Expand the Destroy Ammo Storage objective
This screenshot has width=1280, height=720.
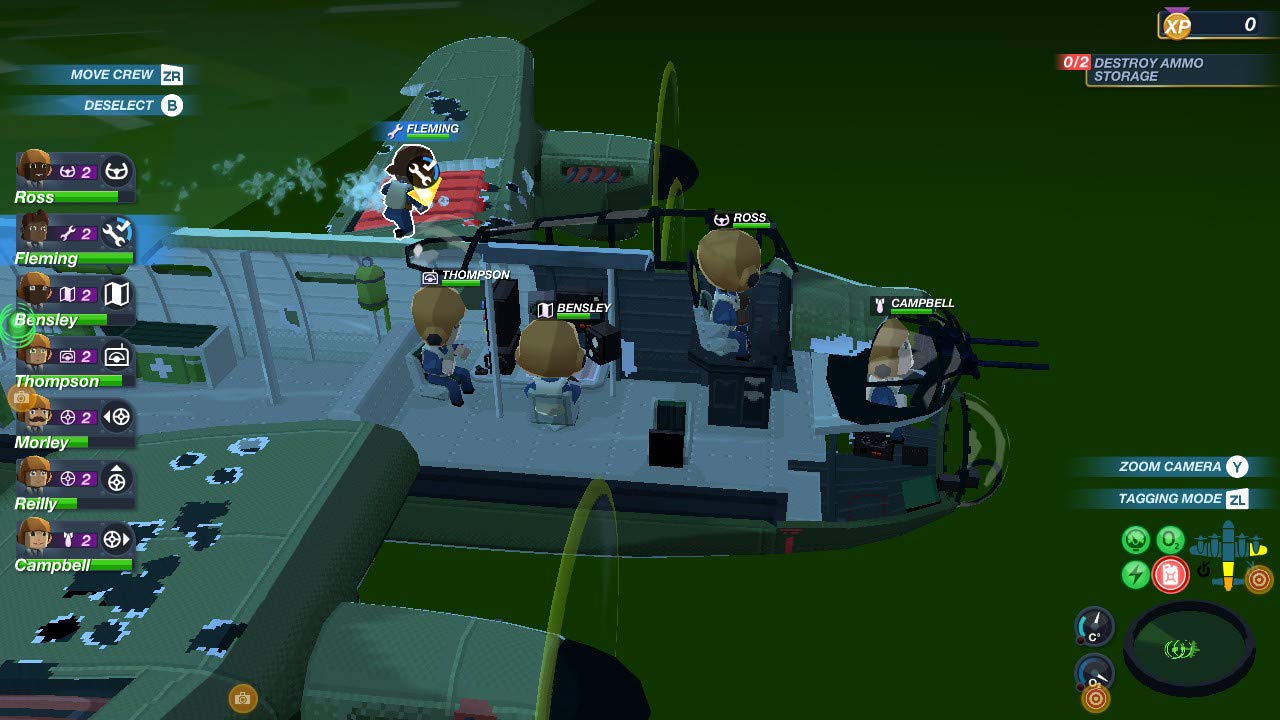coord(1170,69)
